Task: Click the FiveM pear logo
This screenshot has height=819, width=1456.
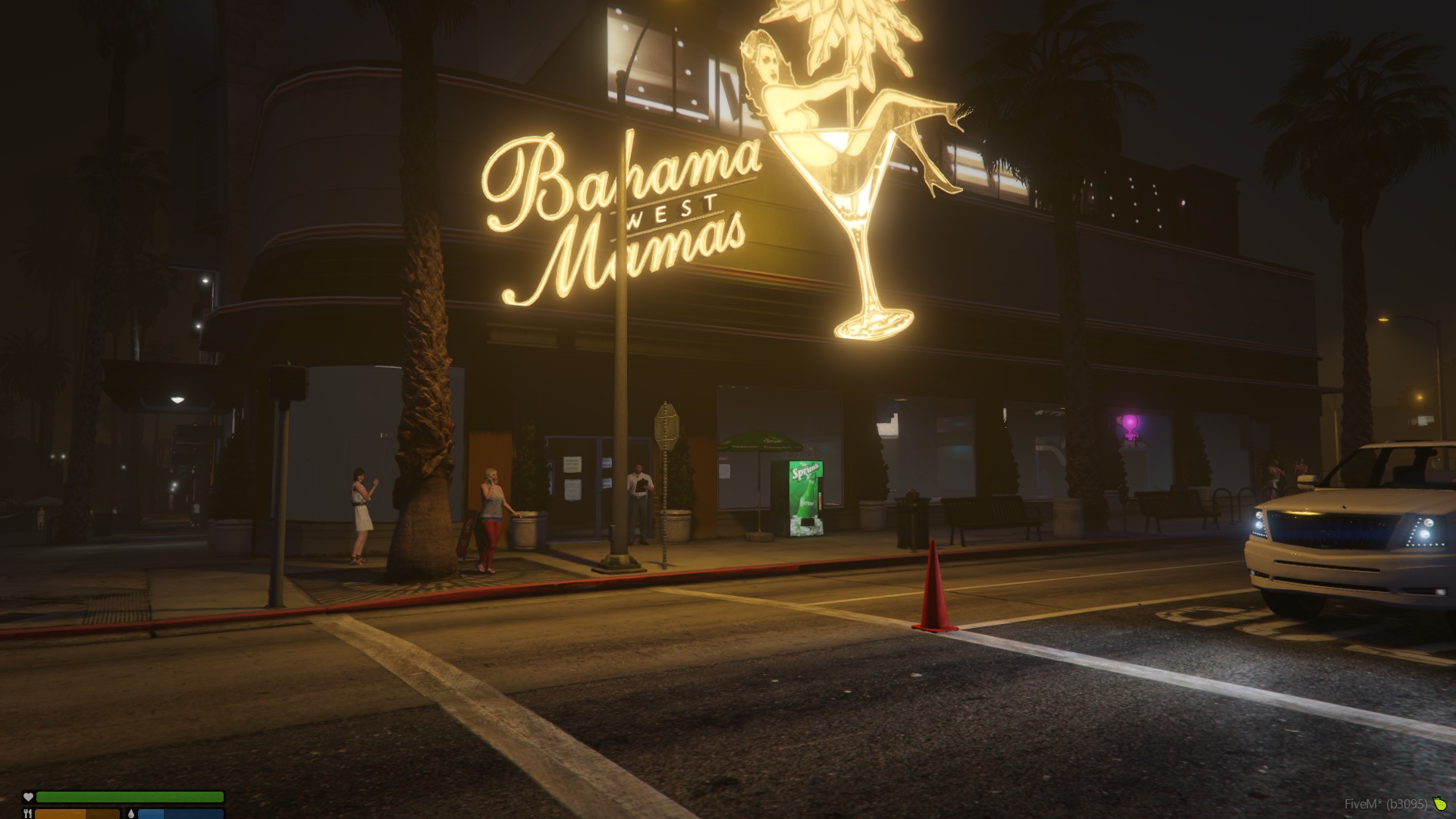Action: click(1440, 804)
